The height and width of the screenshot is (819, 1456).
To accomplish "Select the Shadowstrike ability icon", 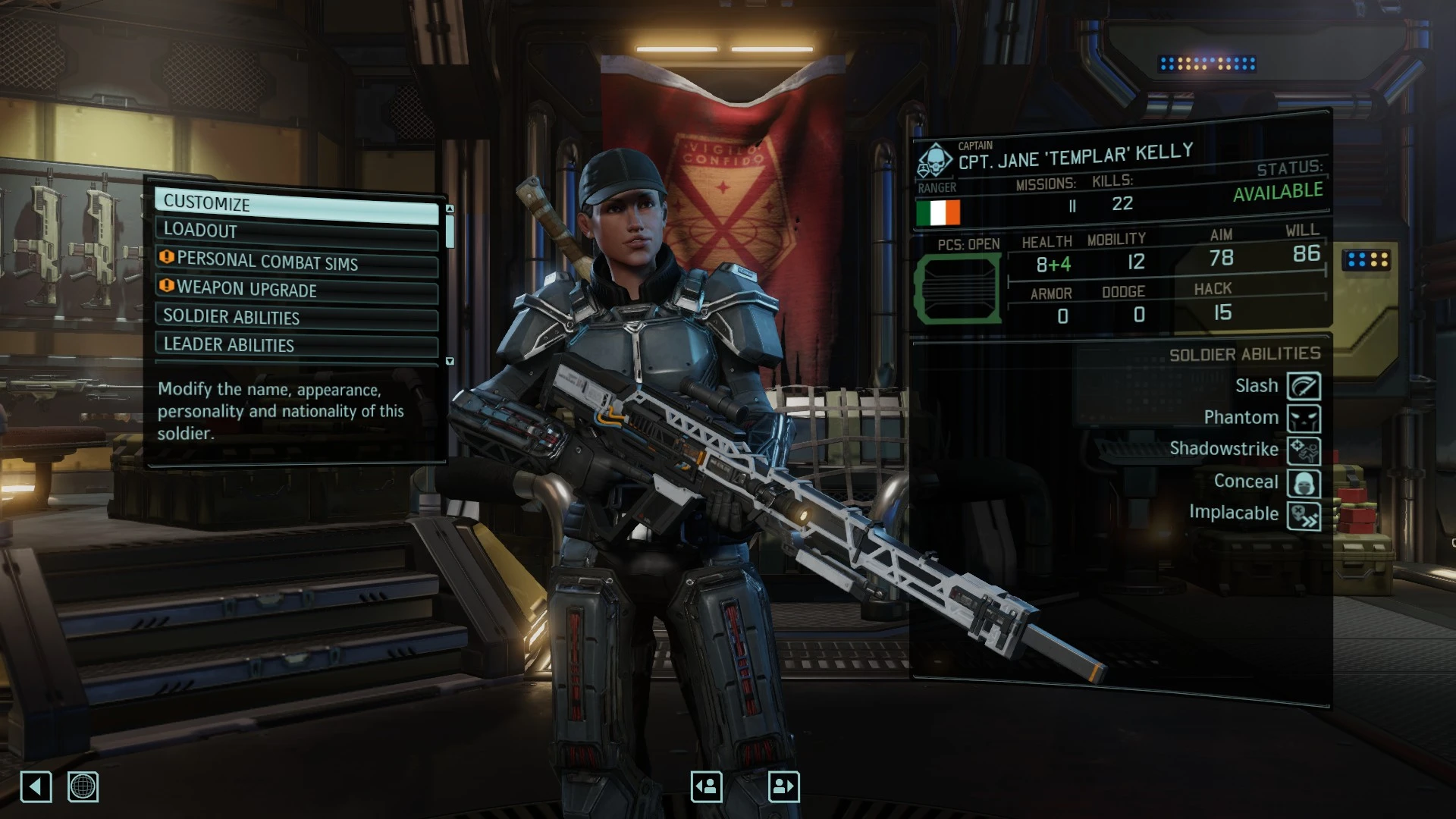I will click(x=1304, y=451).
